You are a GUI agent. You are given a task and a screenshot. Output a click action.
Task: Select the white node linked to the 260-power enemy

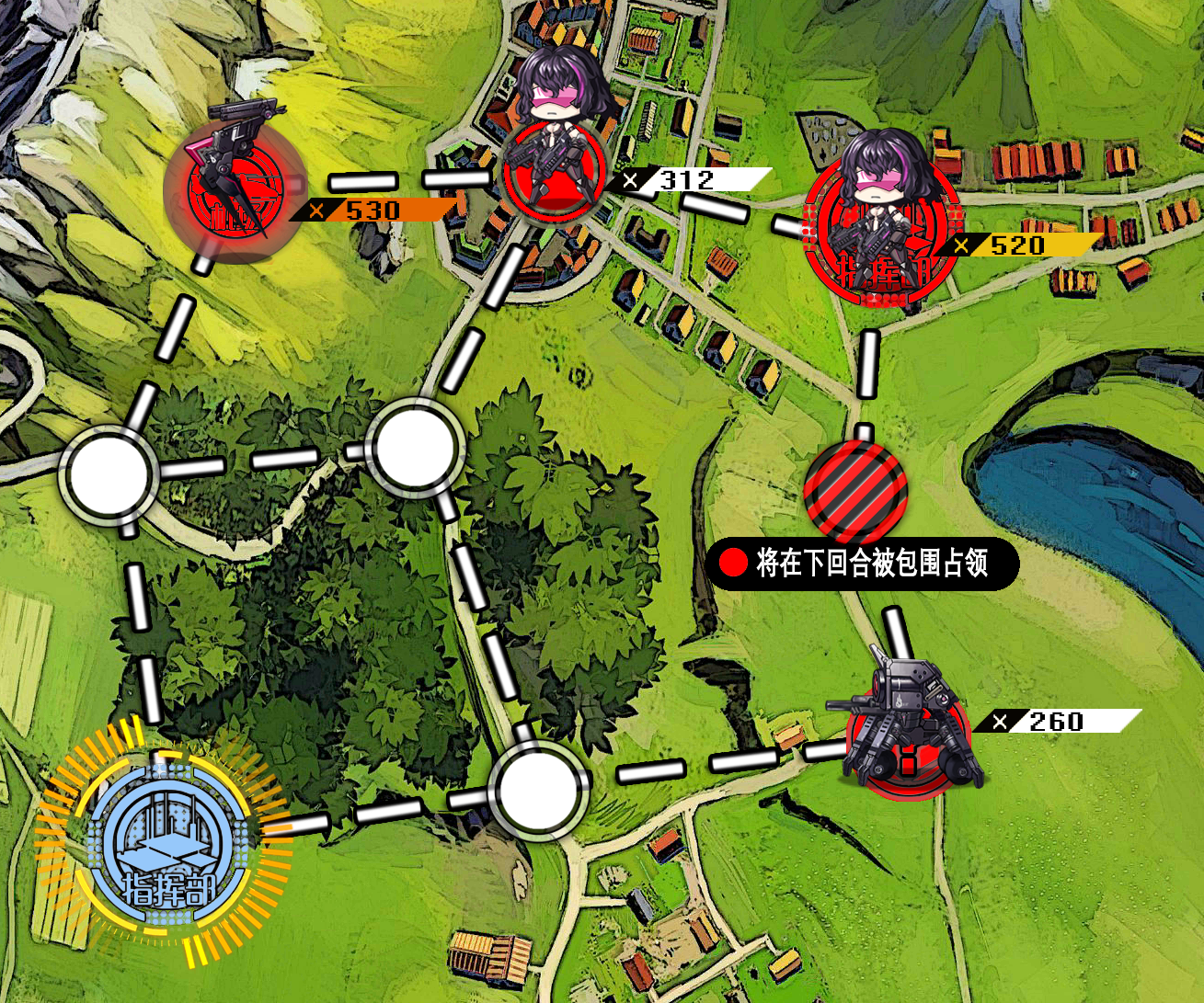(x=538, y=792)
